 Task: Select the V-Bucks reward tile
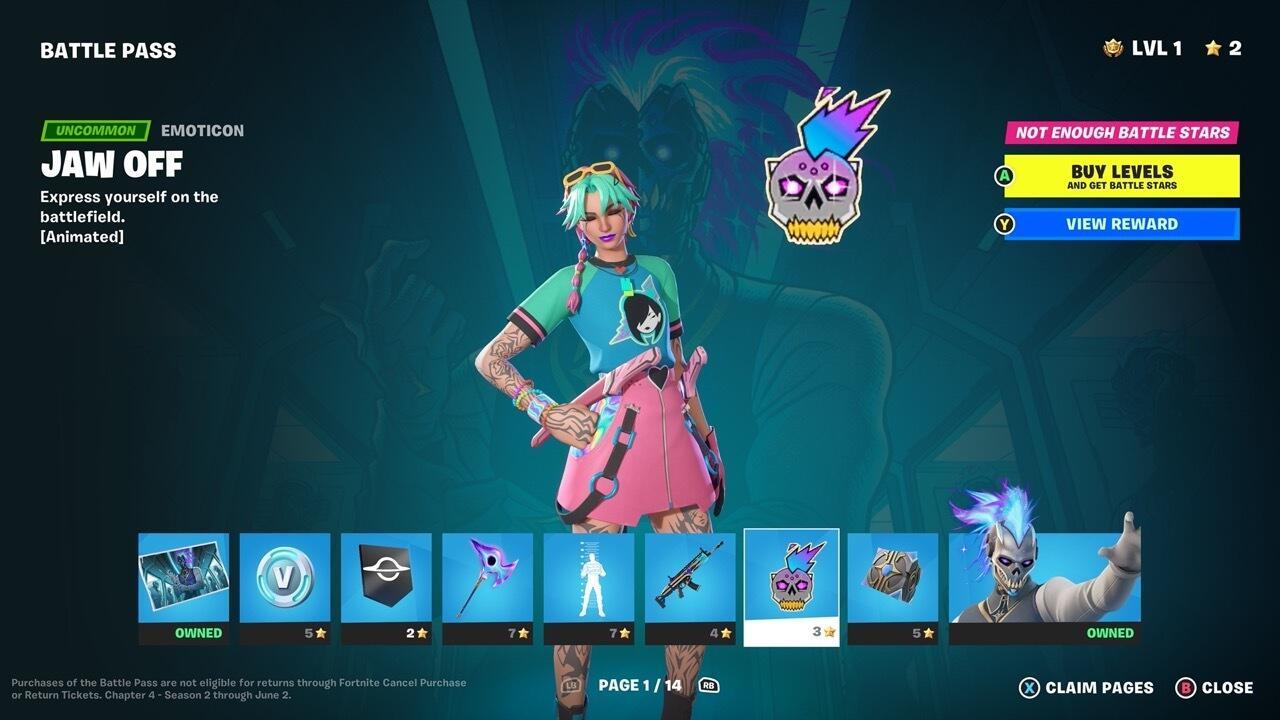coord(286,580)
